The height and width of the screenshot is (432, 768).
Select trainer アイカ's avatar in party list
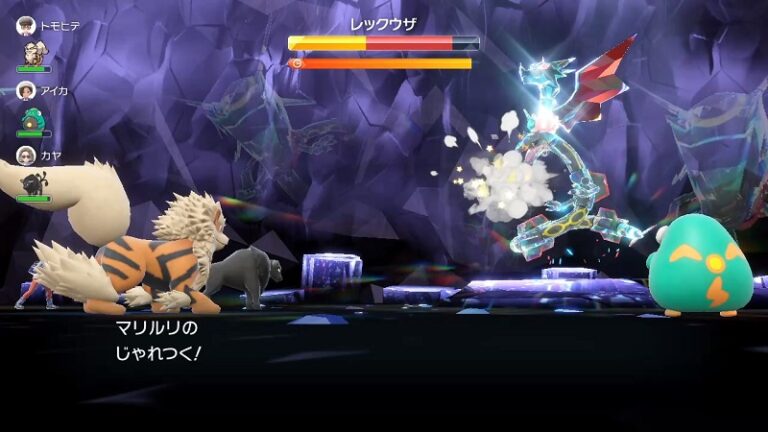coord(26,90)
